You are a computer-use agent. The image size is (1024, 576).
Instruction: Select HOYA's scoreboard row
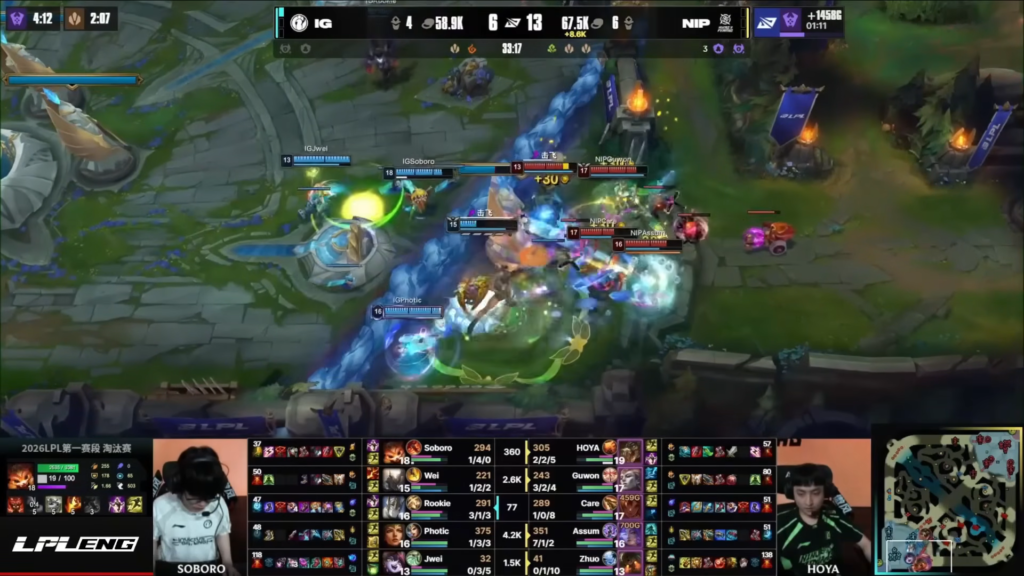tap(585, 452)
